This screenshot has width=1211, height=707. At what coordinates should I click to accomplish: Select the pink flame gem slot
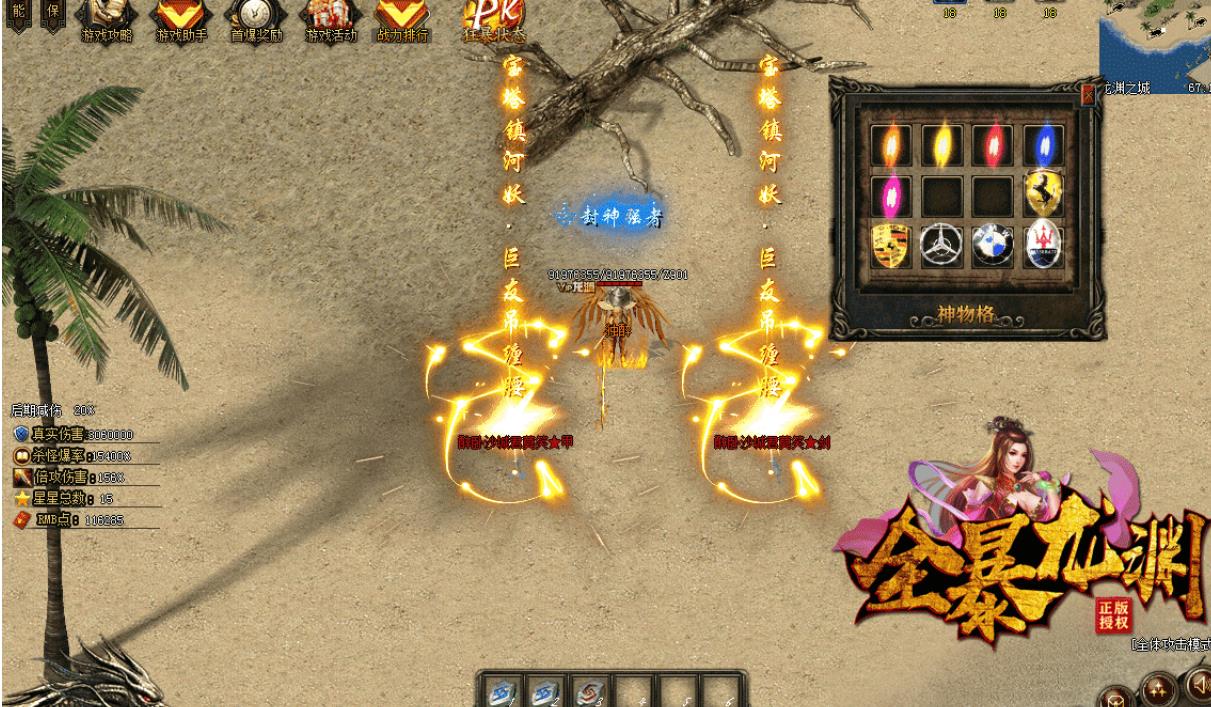pyautogui.click(x=891, y=195)
